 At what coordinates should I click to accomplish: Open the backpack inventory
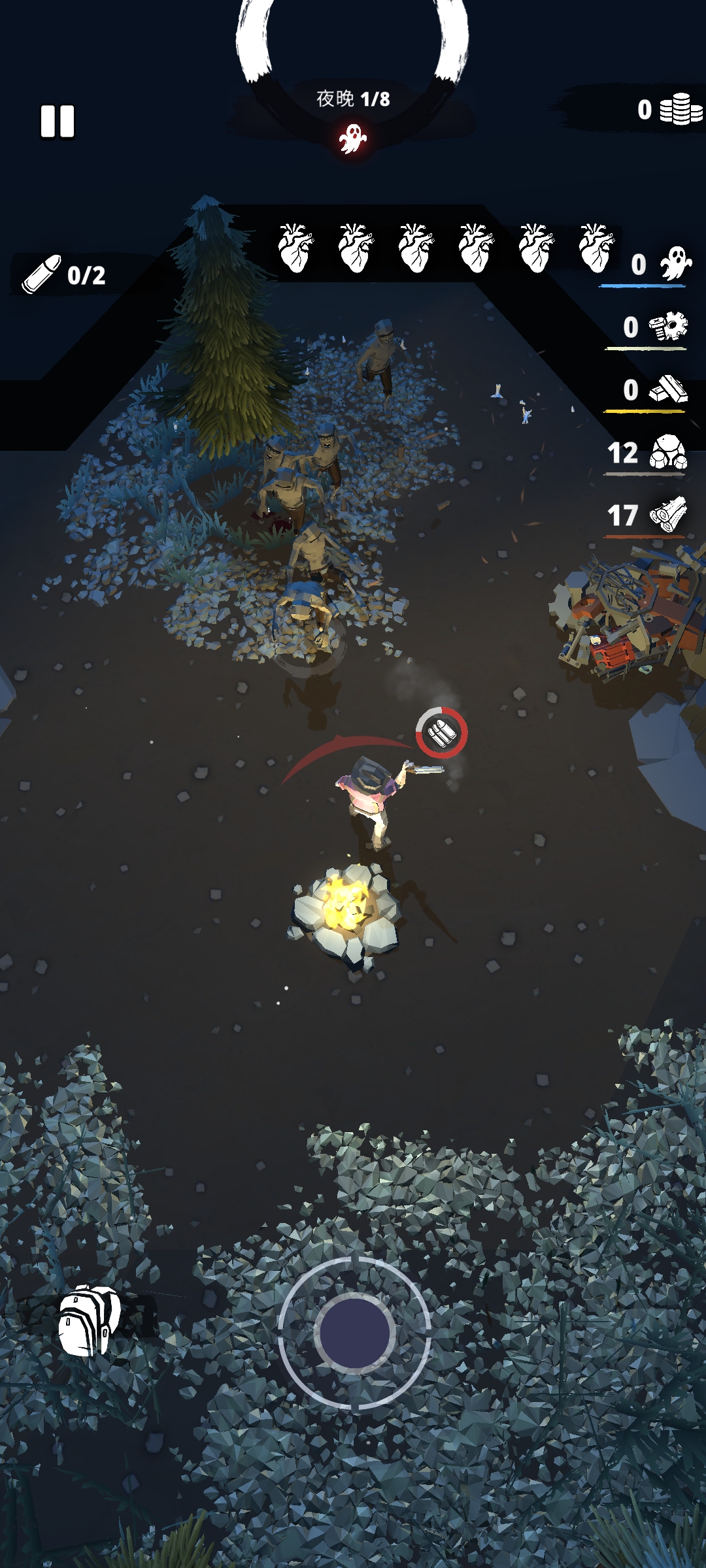tap(90, 1320)
